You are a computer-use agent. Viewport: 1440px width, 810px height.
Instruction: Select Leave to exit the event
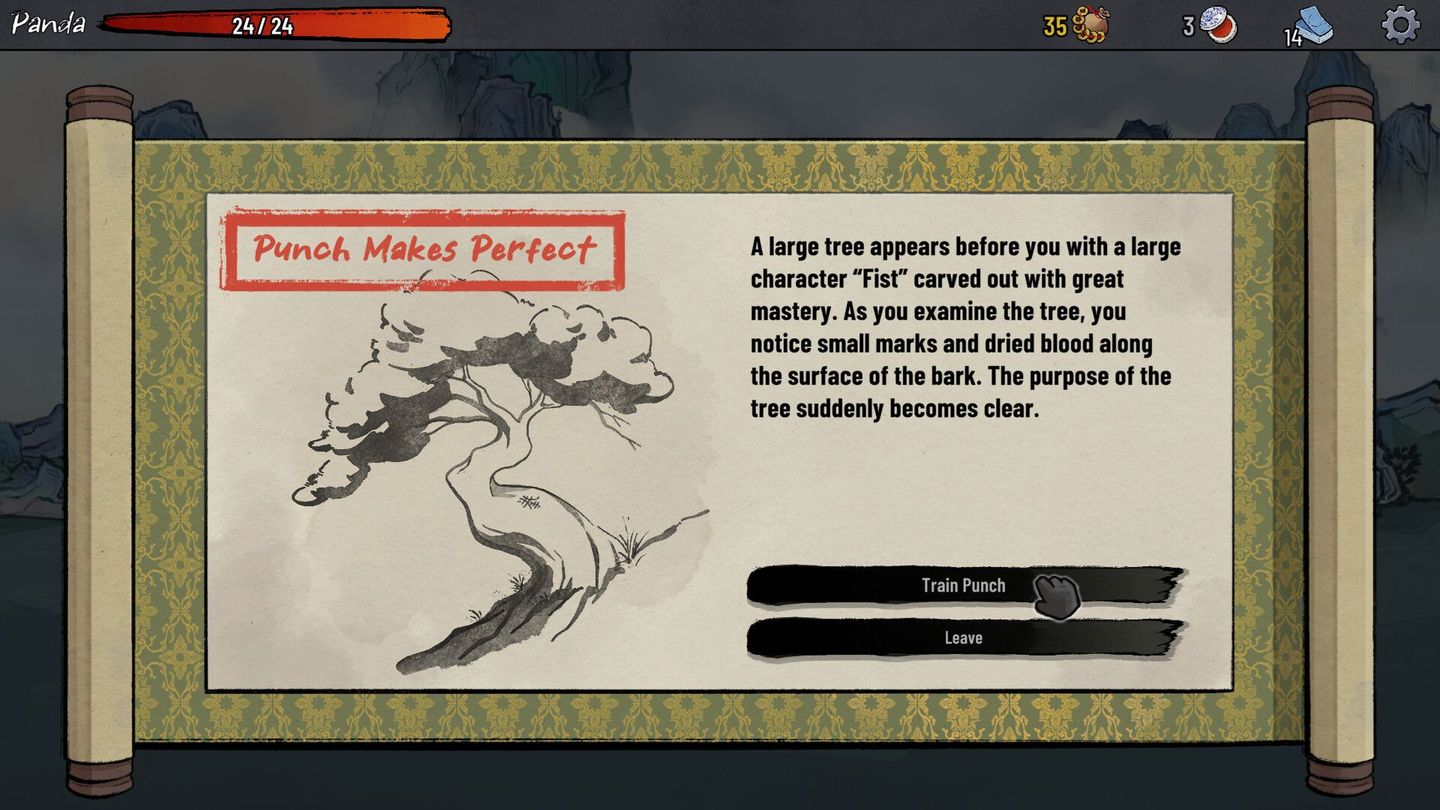click(x=965, y=638)
